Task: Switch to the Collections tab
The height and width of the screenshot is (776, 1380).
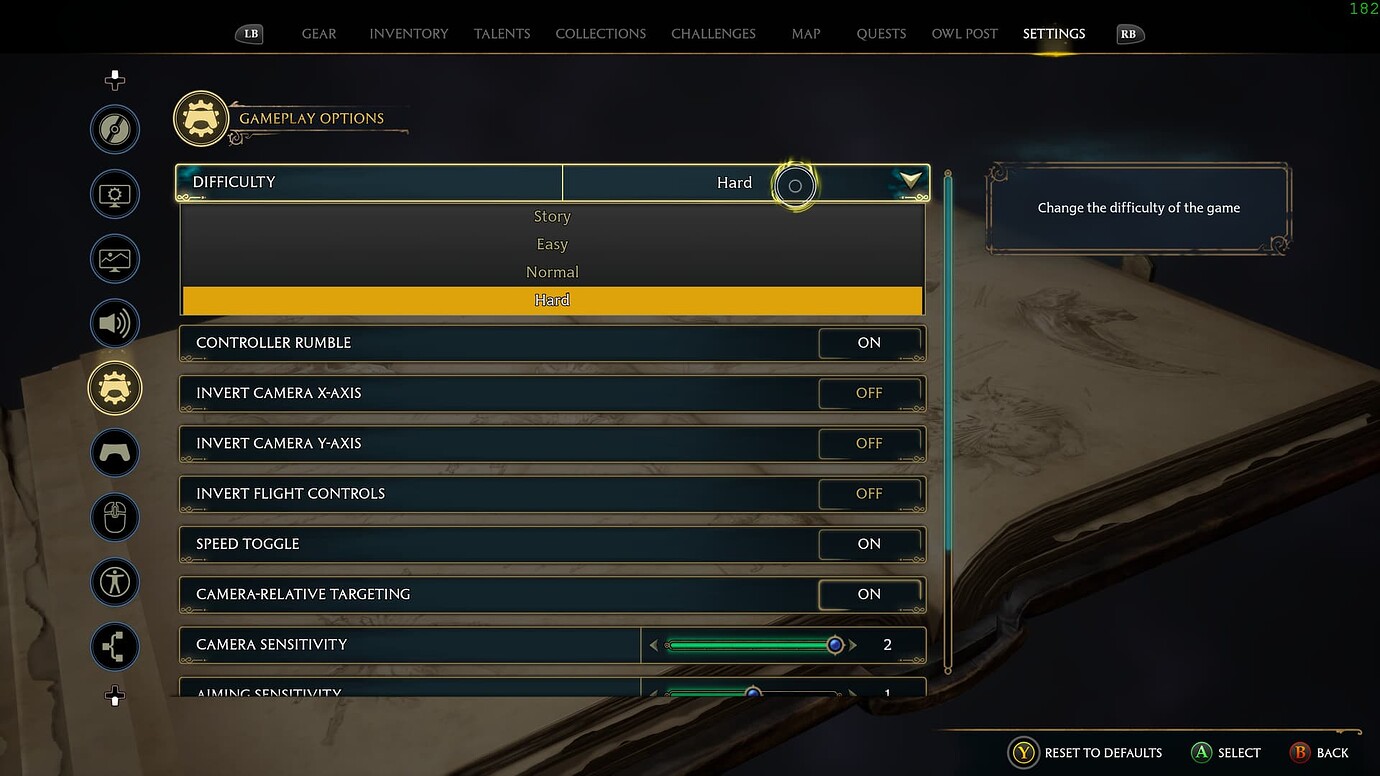Action: coord(600,33)
